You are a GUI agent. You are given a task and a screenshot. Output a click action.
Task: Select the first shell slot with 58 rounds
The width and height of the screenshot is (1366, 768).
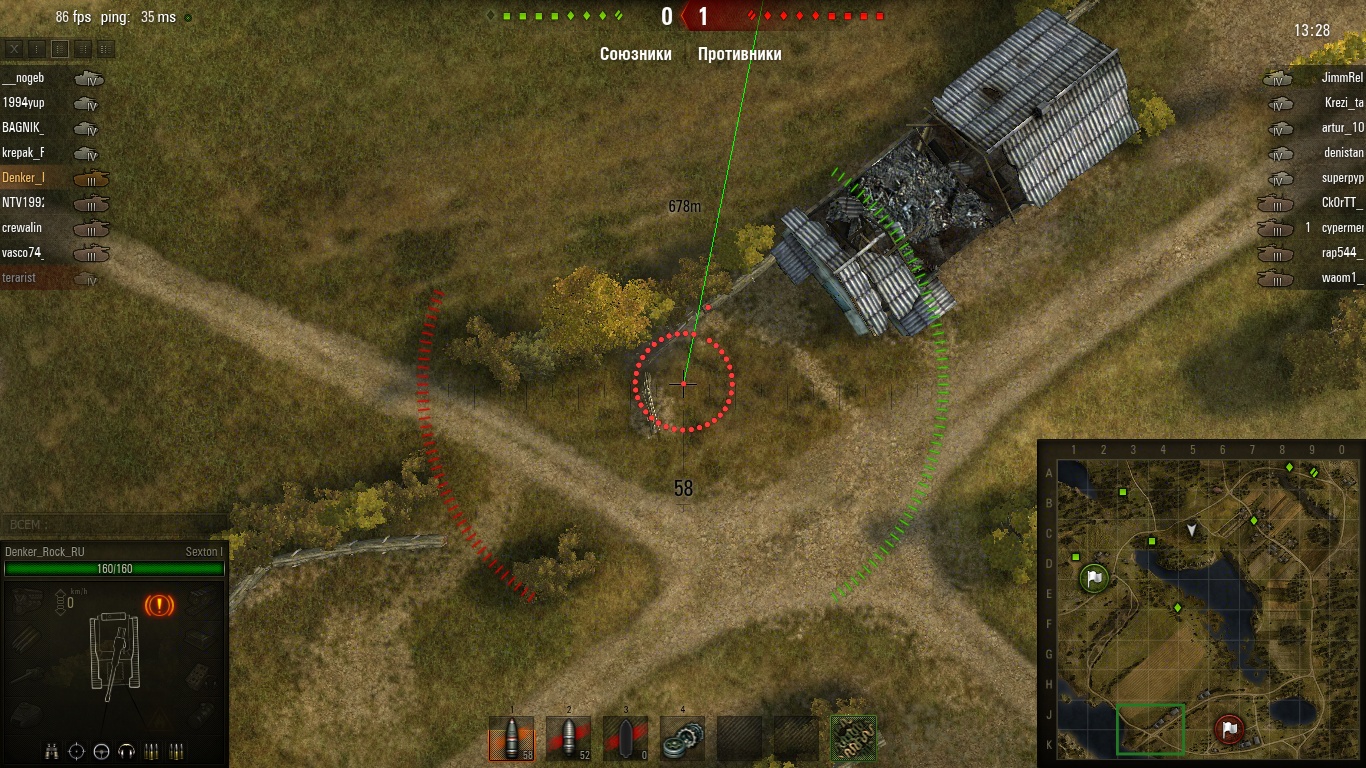click(x=511, y=739)
